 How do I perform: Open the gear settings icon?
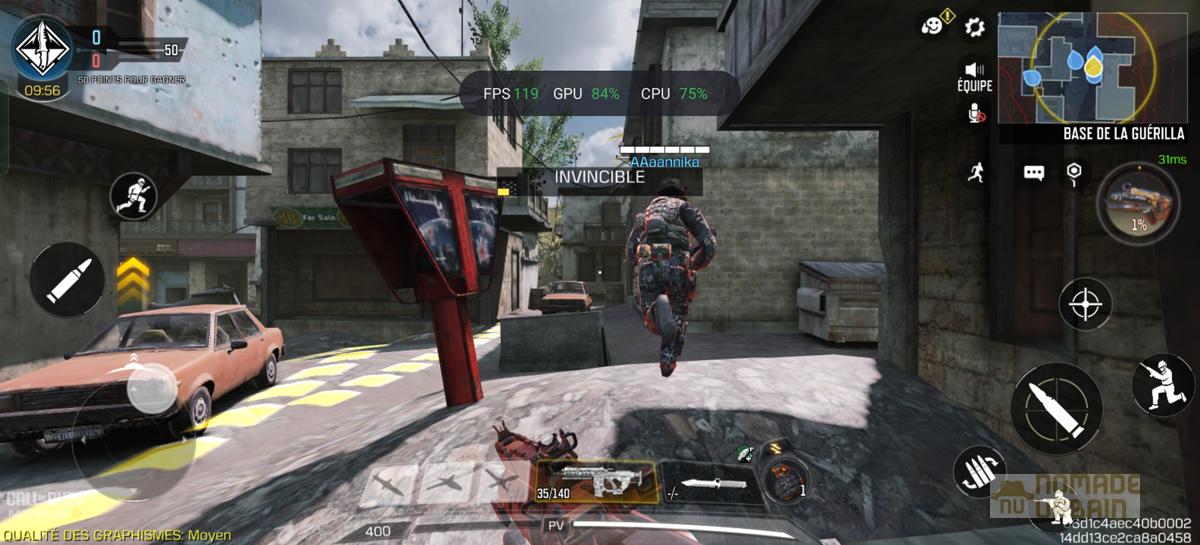(975, 27)
